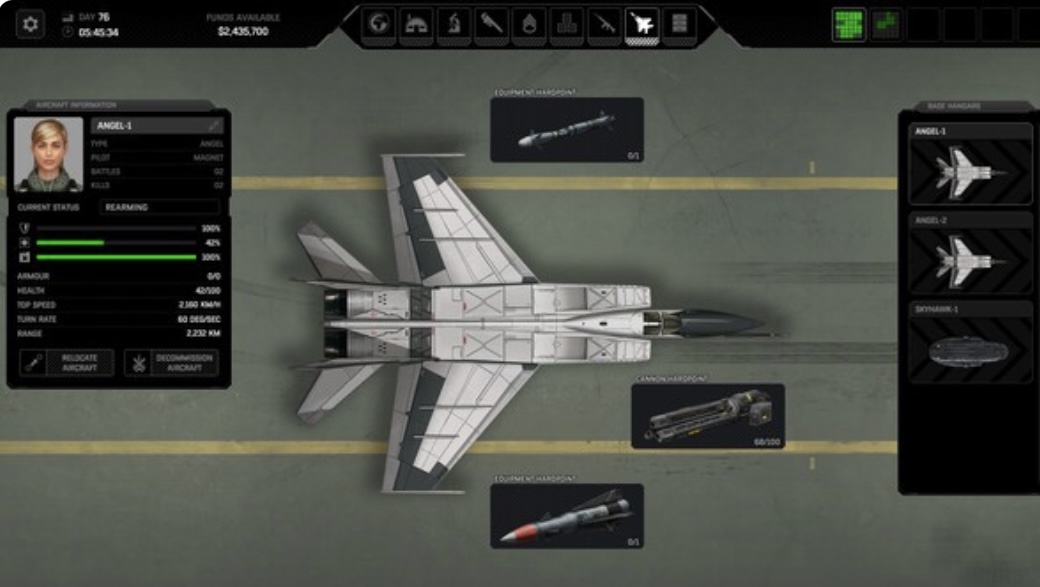
Task: Open the gear settings menu
Action: (30, 24)
